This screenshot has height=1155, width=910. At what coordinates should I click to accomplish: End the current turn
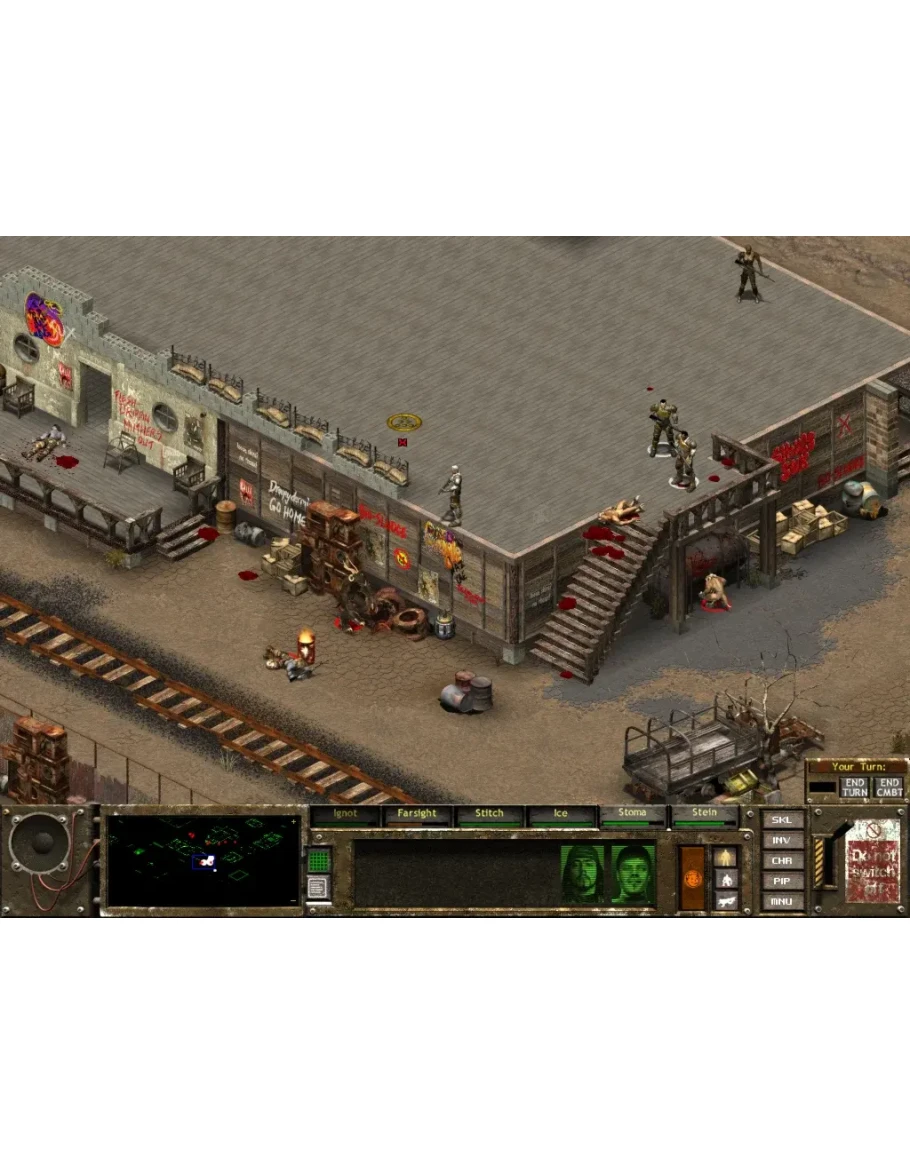click(x=854, y=787)
